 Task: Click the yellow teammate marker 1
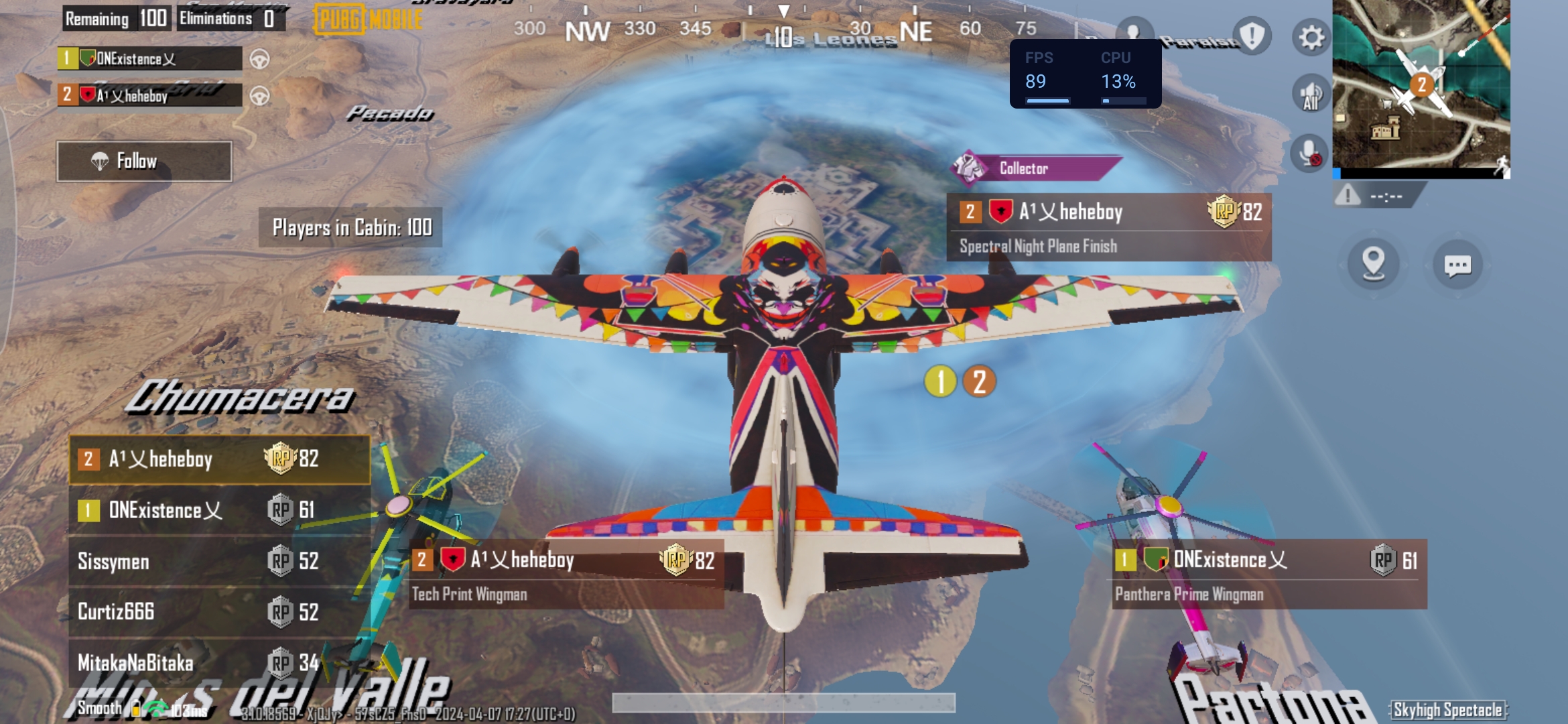[940, 381]
